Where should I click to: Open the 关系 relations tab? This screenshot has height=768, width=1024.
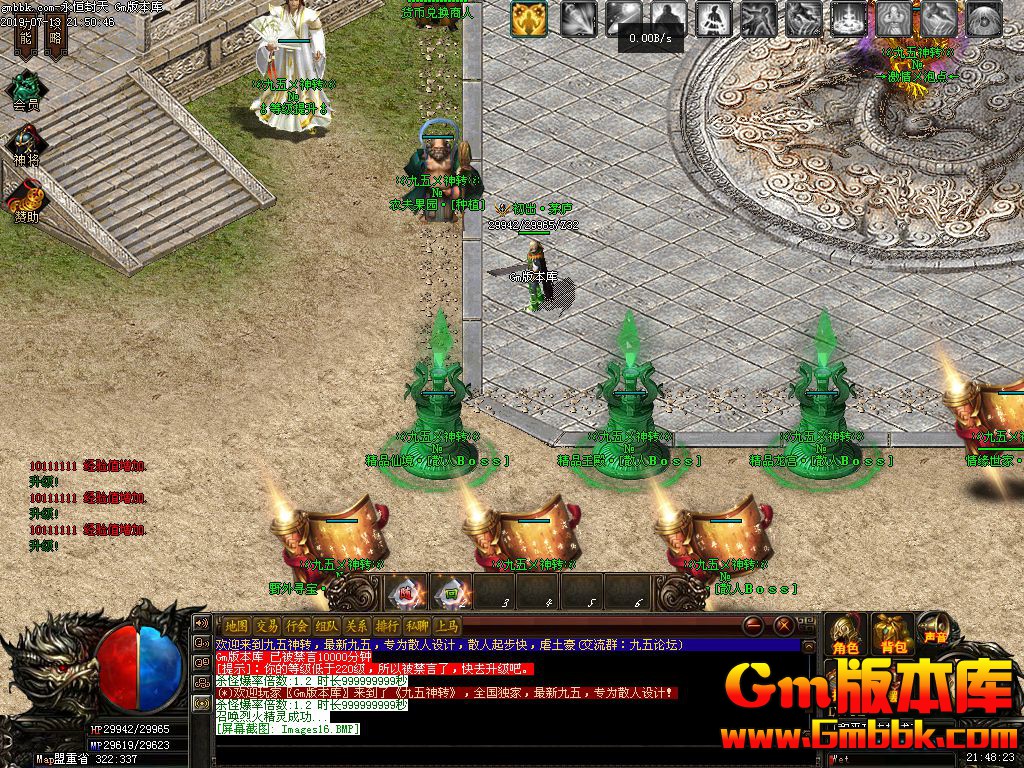[x=356, y=626]
